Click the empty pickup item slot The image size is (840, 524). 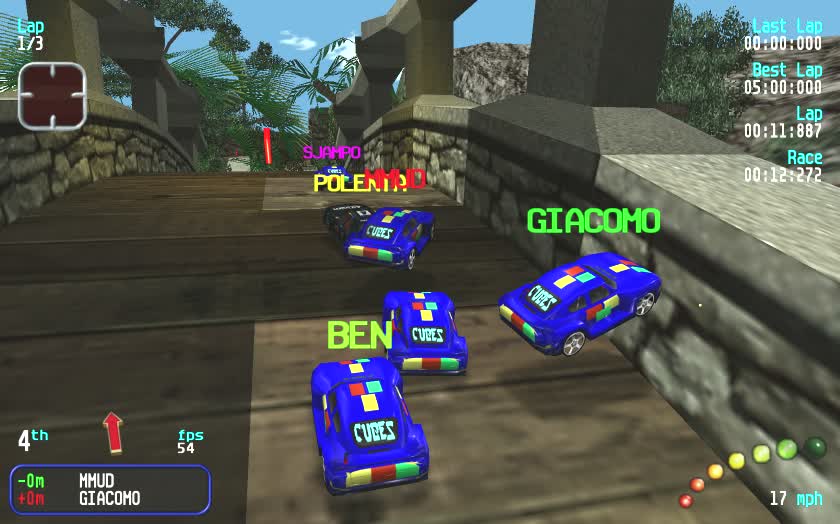pyautogui.click(x=52, y=96)
